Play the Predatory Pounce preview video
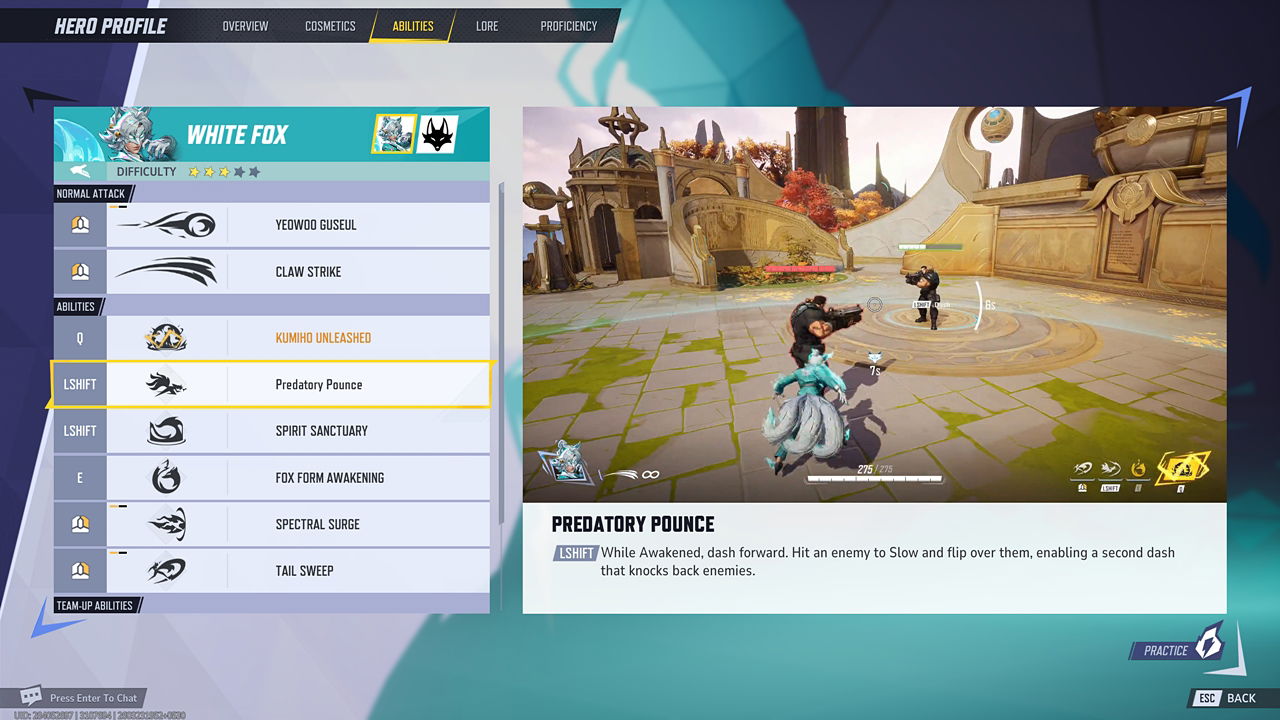The height and width of the screenshot is (720, 1280). pos(874,304)
